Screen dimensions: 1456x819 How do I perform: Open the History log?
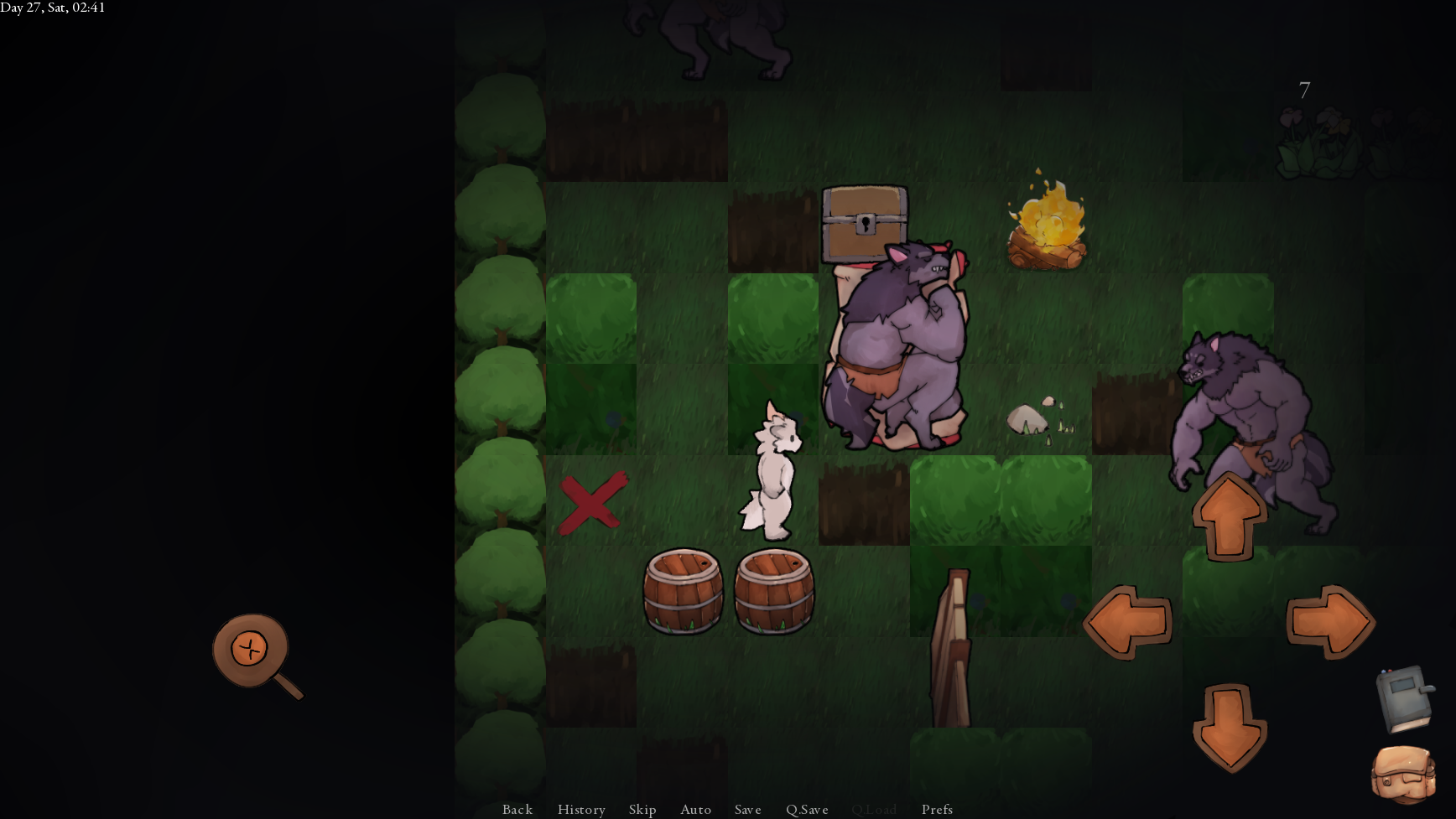(x=581, y=809)
